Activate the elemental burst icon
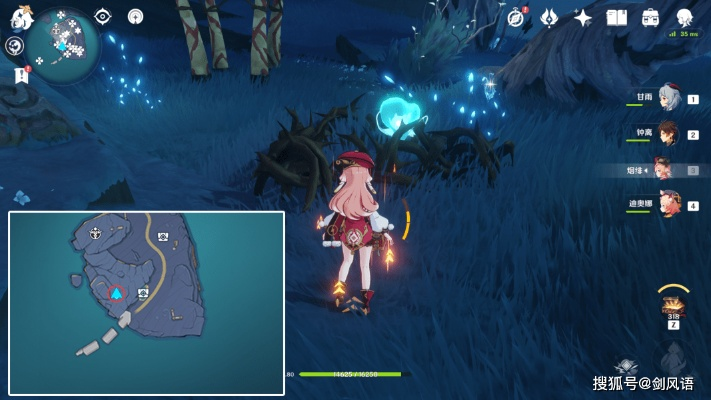Image resolution: width=711 pixels, height=400 pixels. coord(674,356)
